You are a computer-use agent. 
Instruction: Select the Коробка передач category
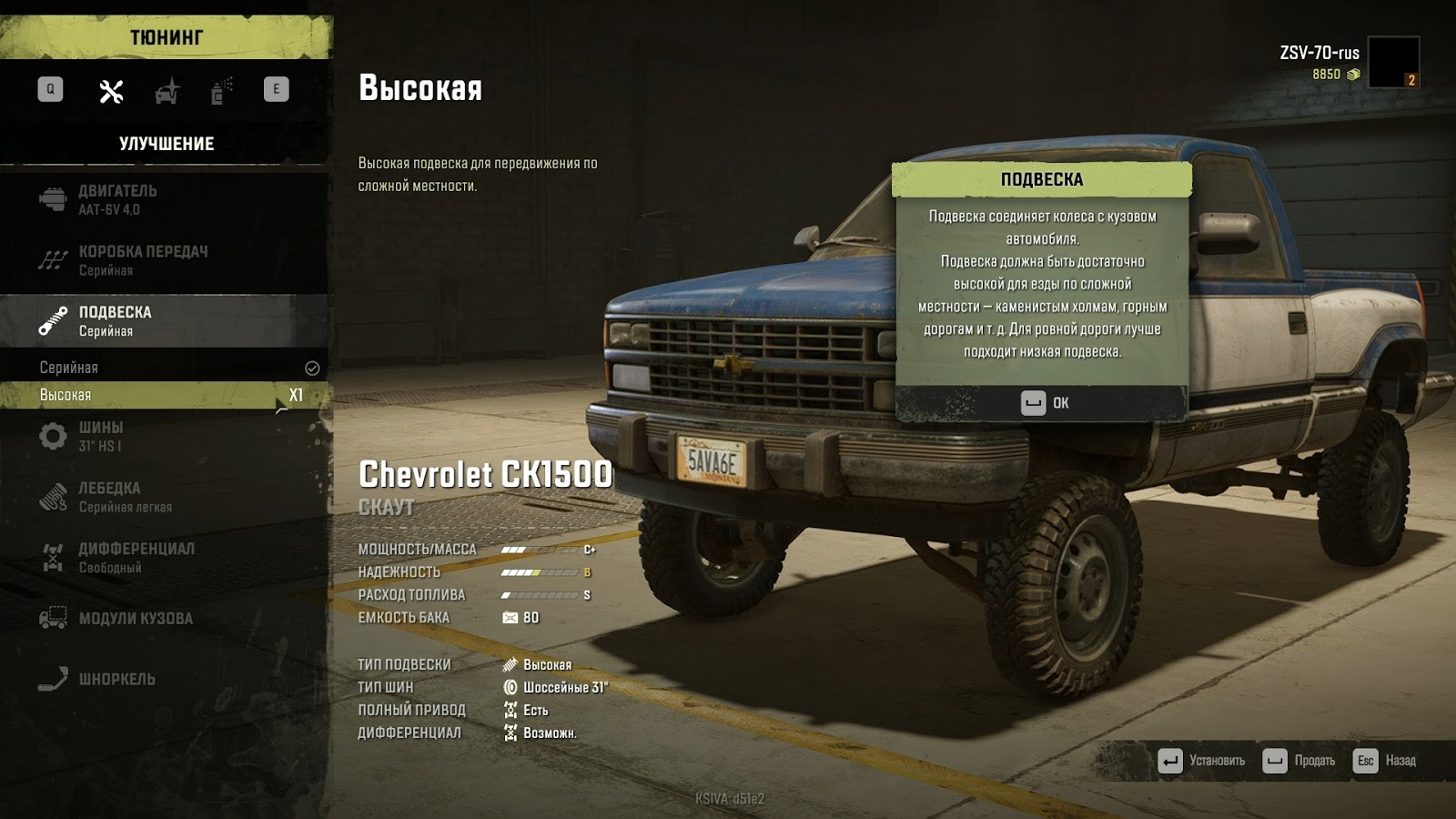[164, 260]
